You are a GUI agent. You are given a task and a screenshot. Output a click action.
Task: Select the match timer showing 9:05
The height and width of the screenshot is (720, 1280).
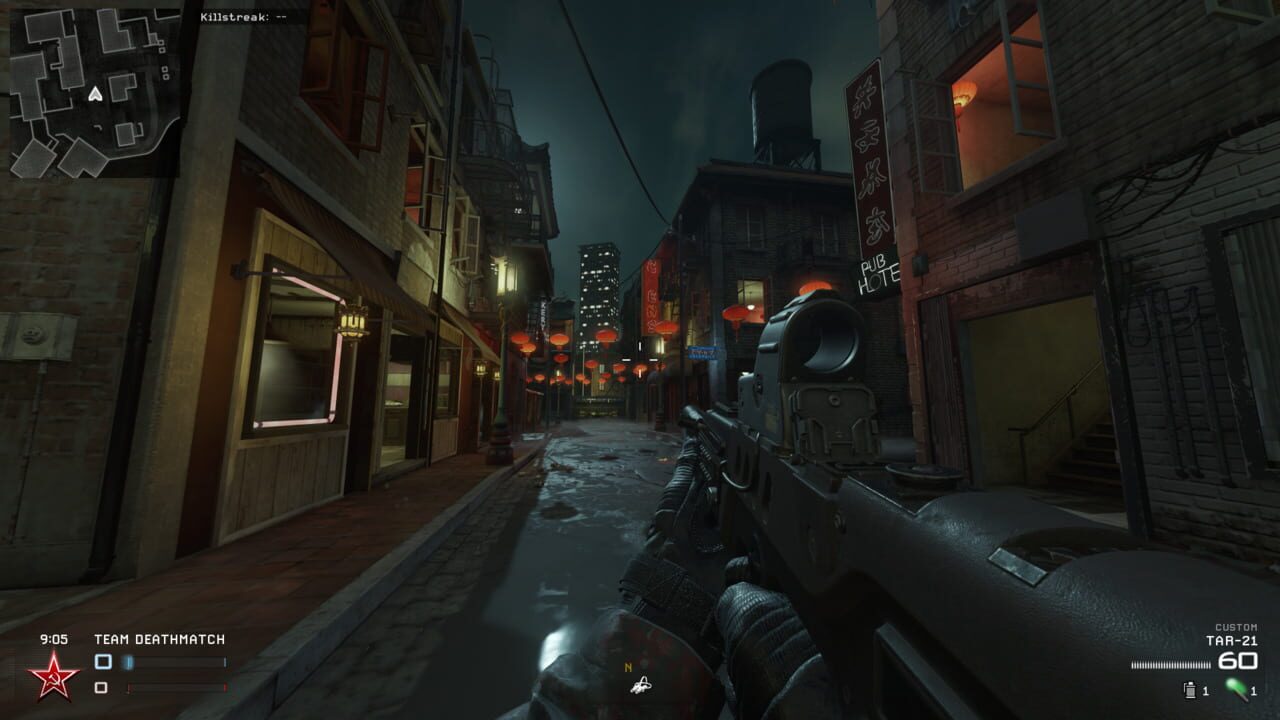tap(54, 637)
